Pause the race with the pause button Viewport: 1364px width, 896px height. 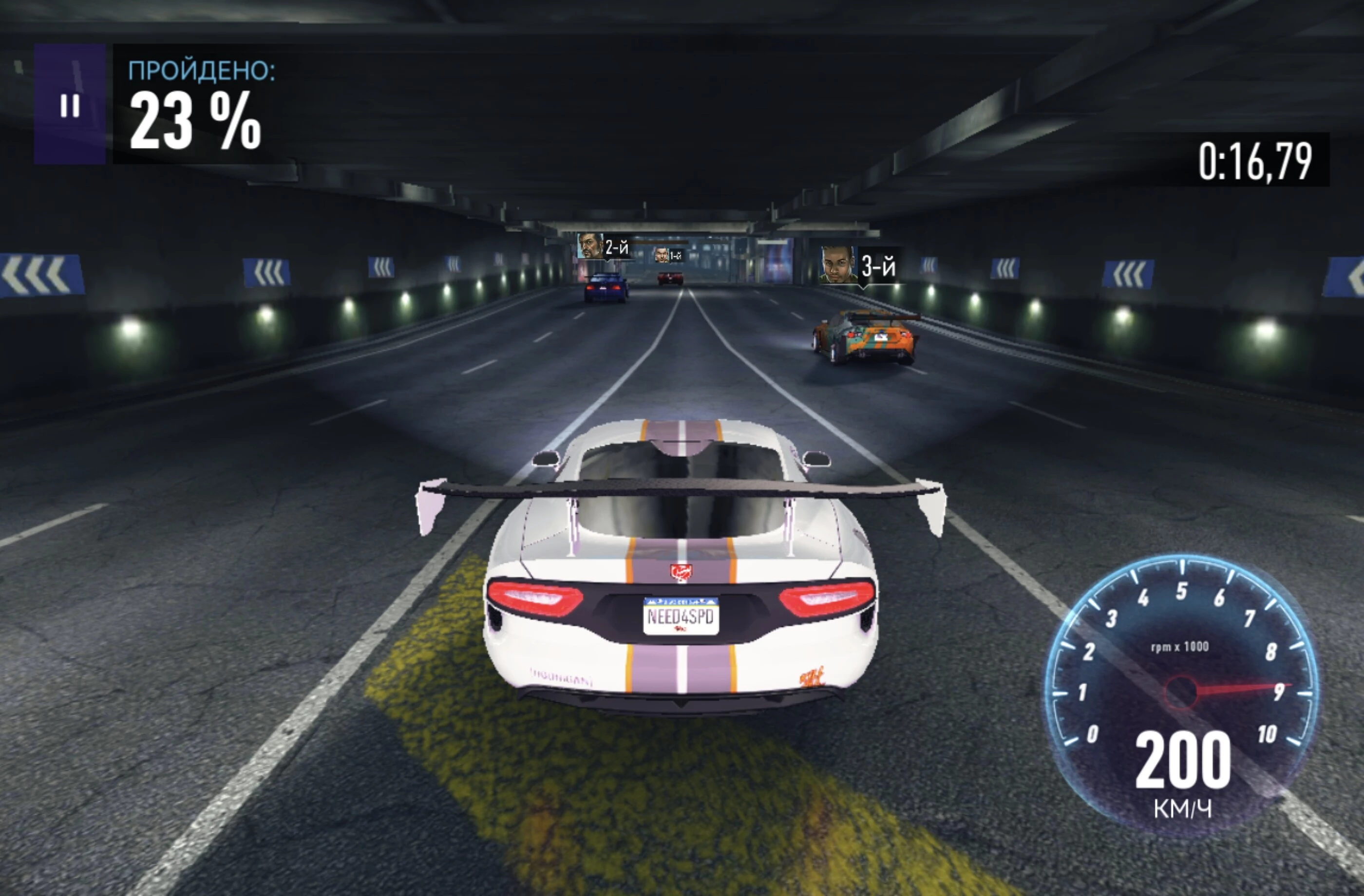(x=70, y=105)
